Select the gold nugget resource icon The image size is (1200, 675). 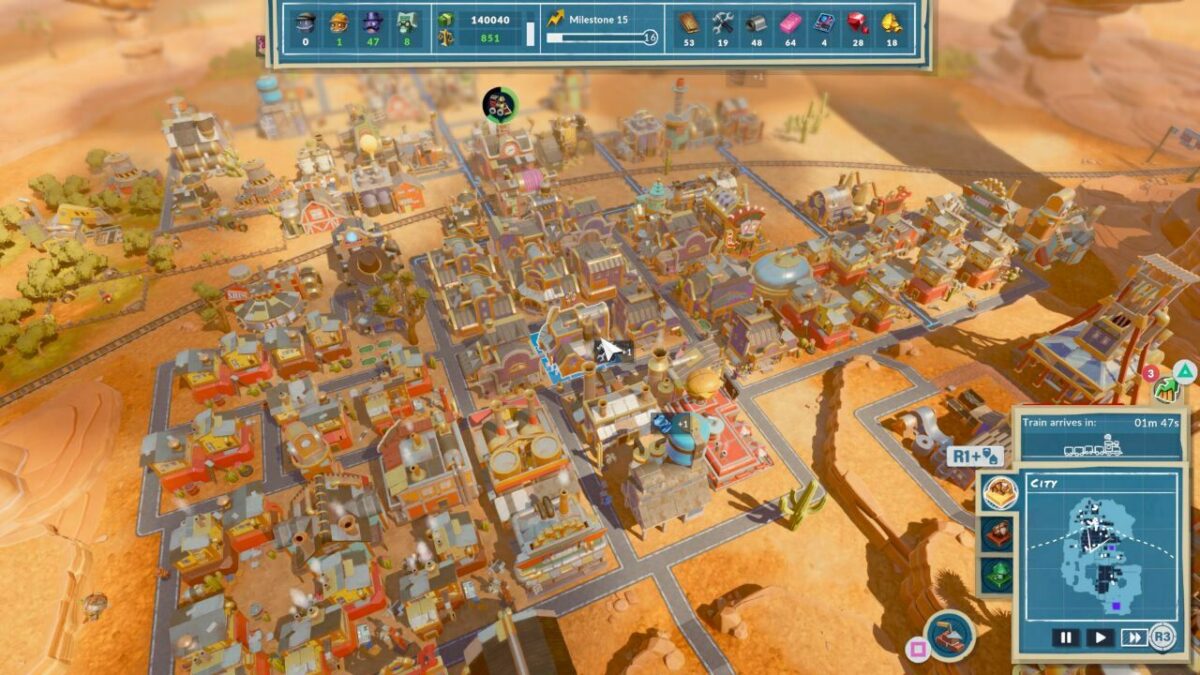tap(891, 22)
